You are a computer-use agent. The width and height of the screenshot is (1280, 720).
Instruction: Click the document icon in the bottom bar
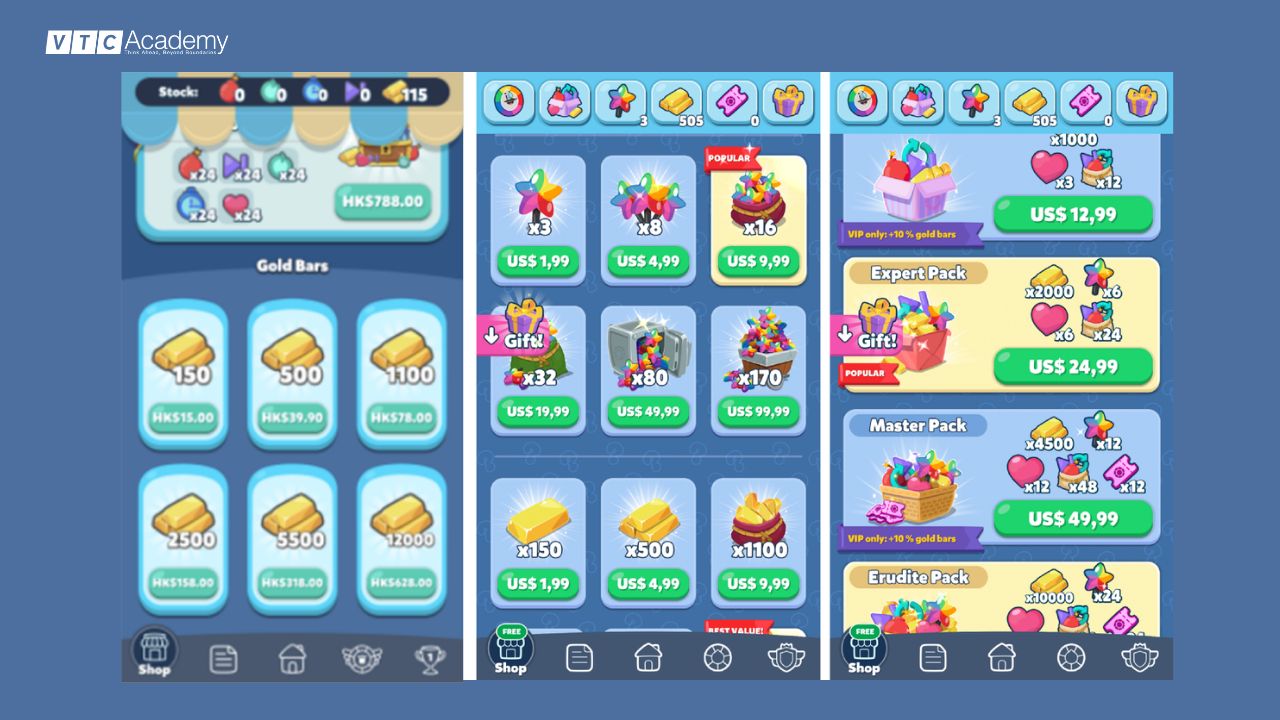pos(579,658)
